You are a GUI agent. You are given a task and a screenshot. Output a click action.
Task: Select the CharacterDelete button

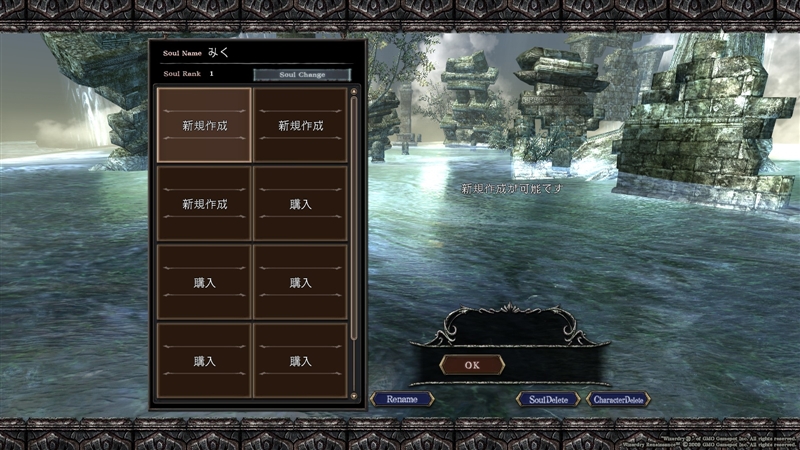[x=619, y=399]
